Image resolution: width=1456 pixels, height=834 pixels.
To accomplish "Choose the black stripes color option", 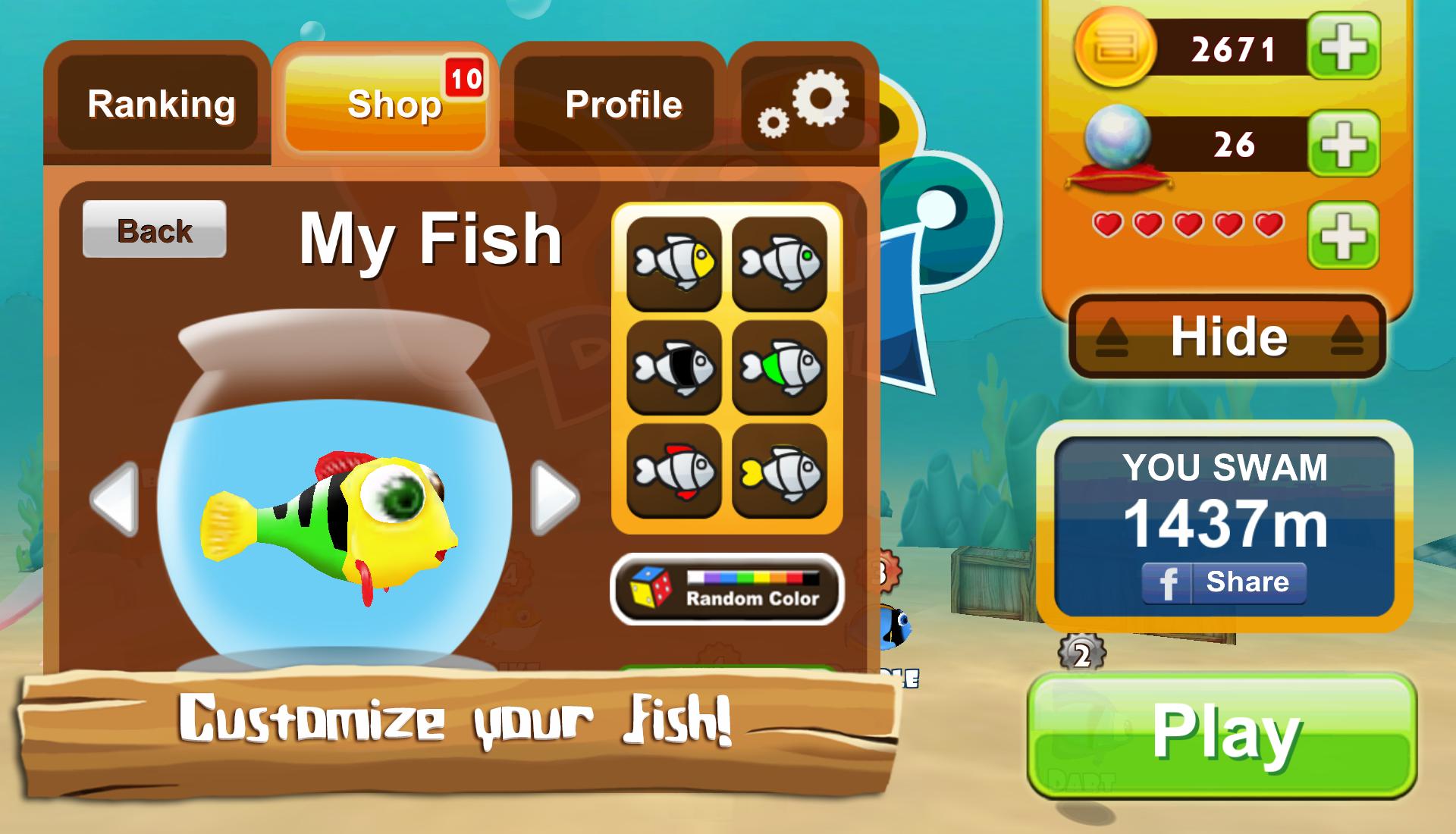I will [x=674, y=368].
